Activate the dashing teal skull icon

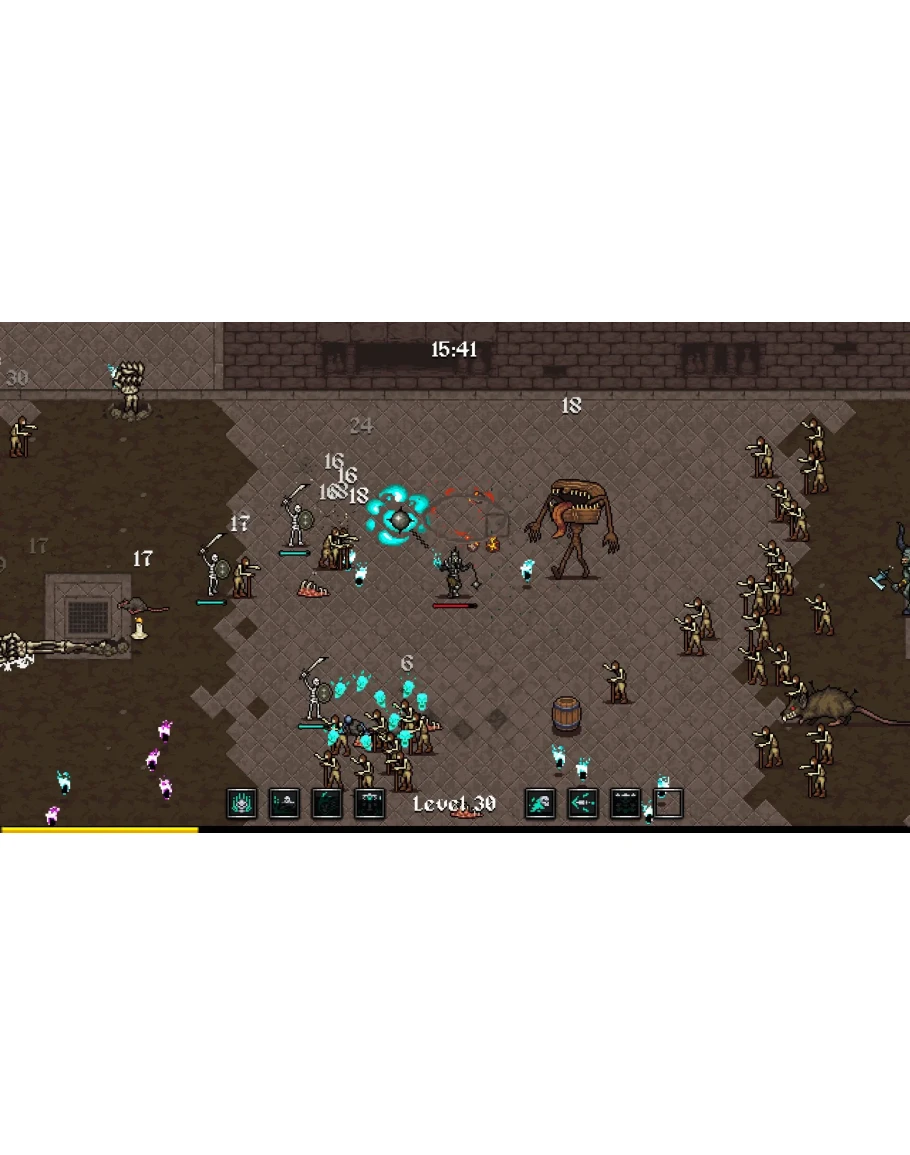tap(540, 803)
